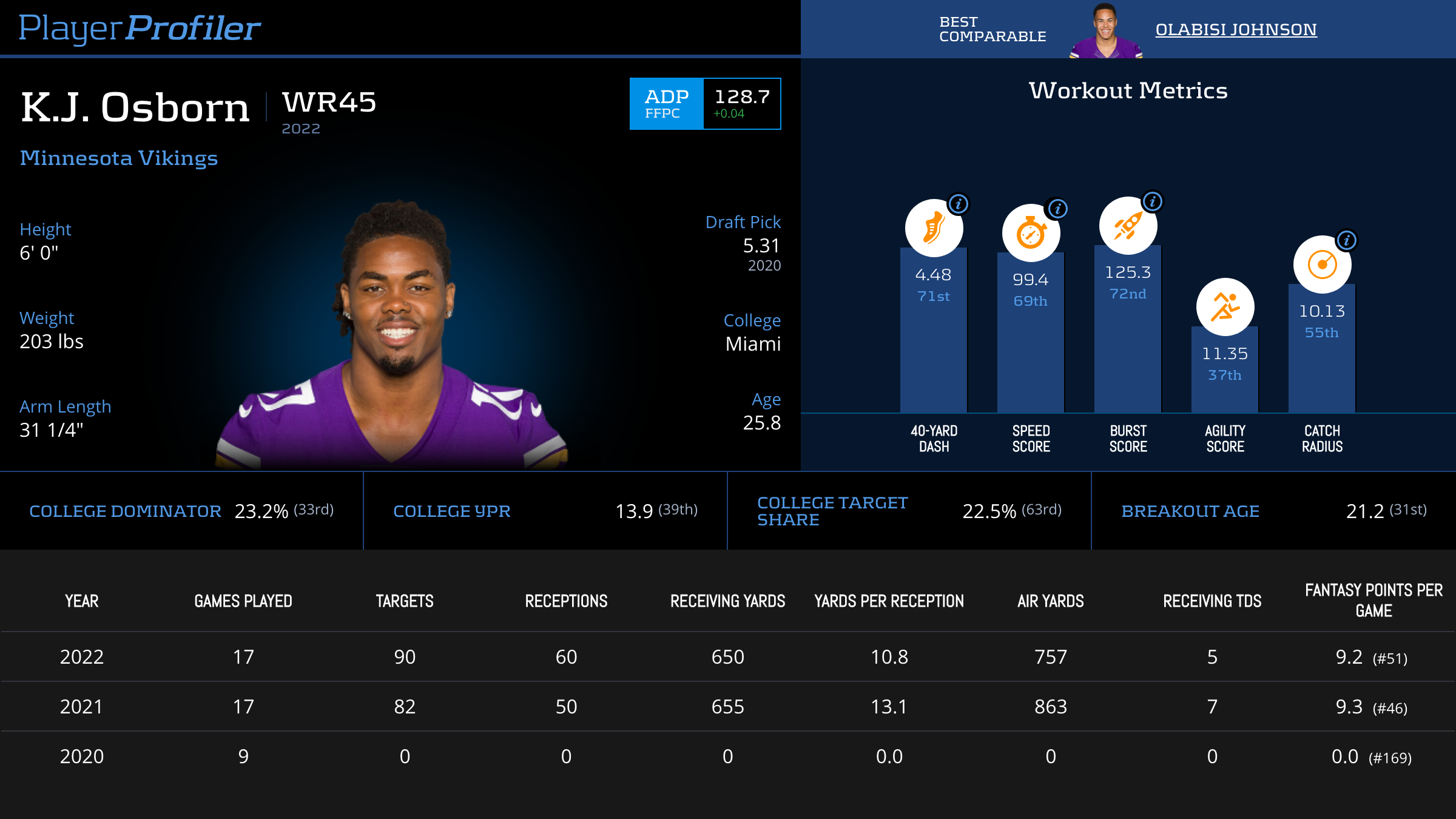Open the College Dominator stat box
Image resolution: width=1456 pixels, height=819 pixels.
coord(181,511)
